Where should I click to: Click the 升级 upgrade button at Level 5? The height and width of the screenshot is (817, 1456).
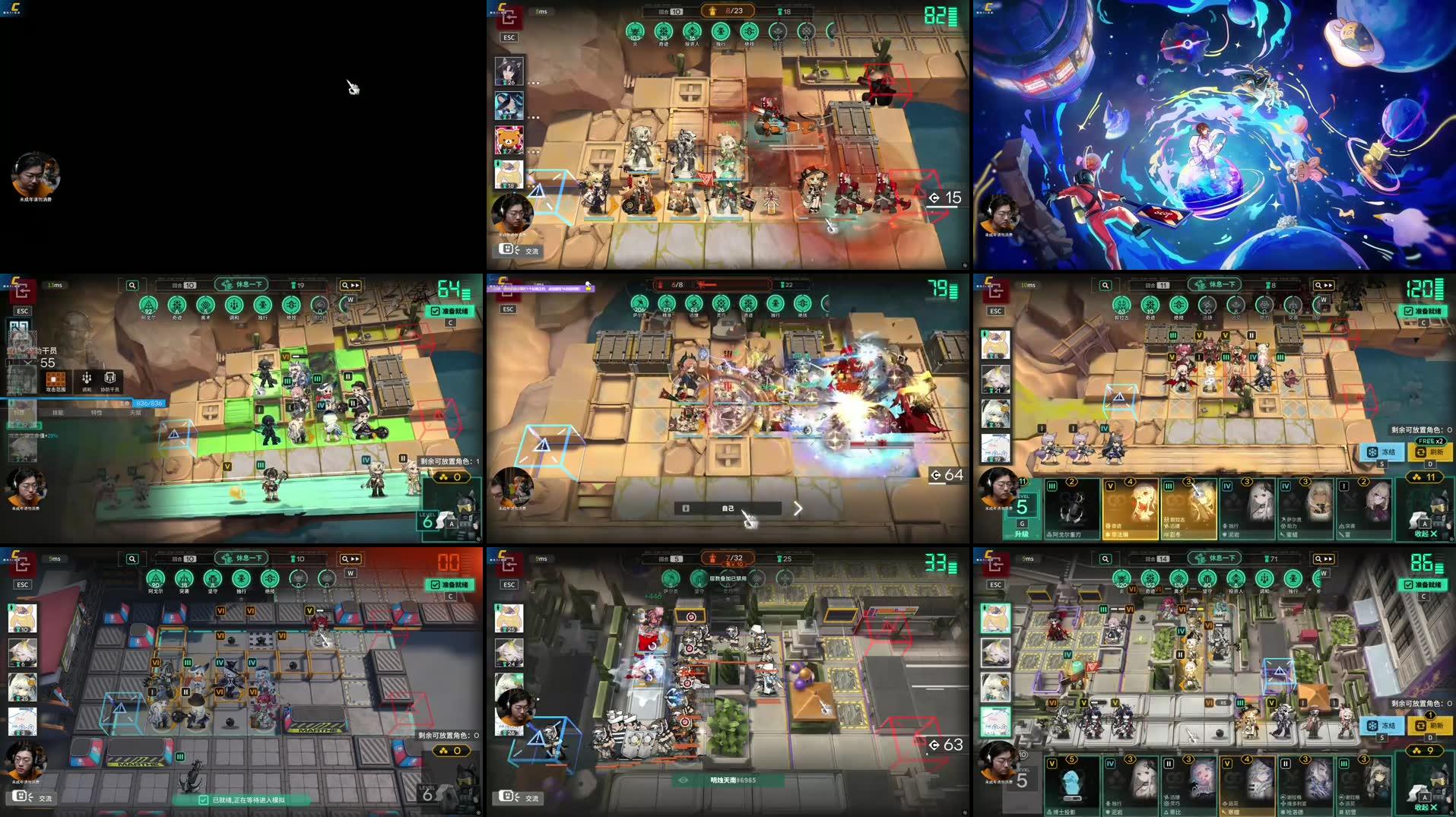[1022, 533]
